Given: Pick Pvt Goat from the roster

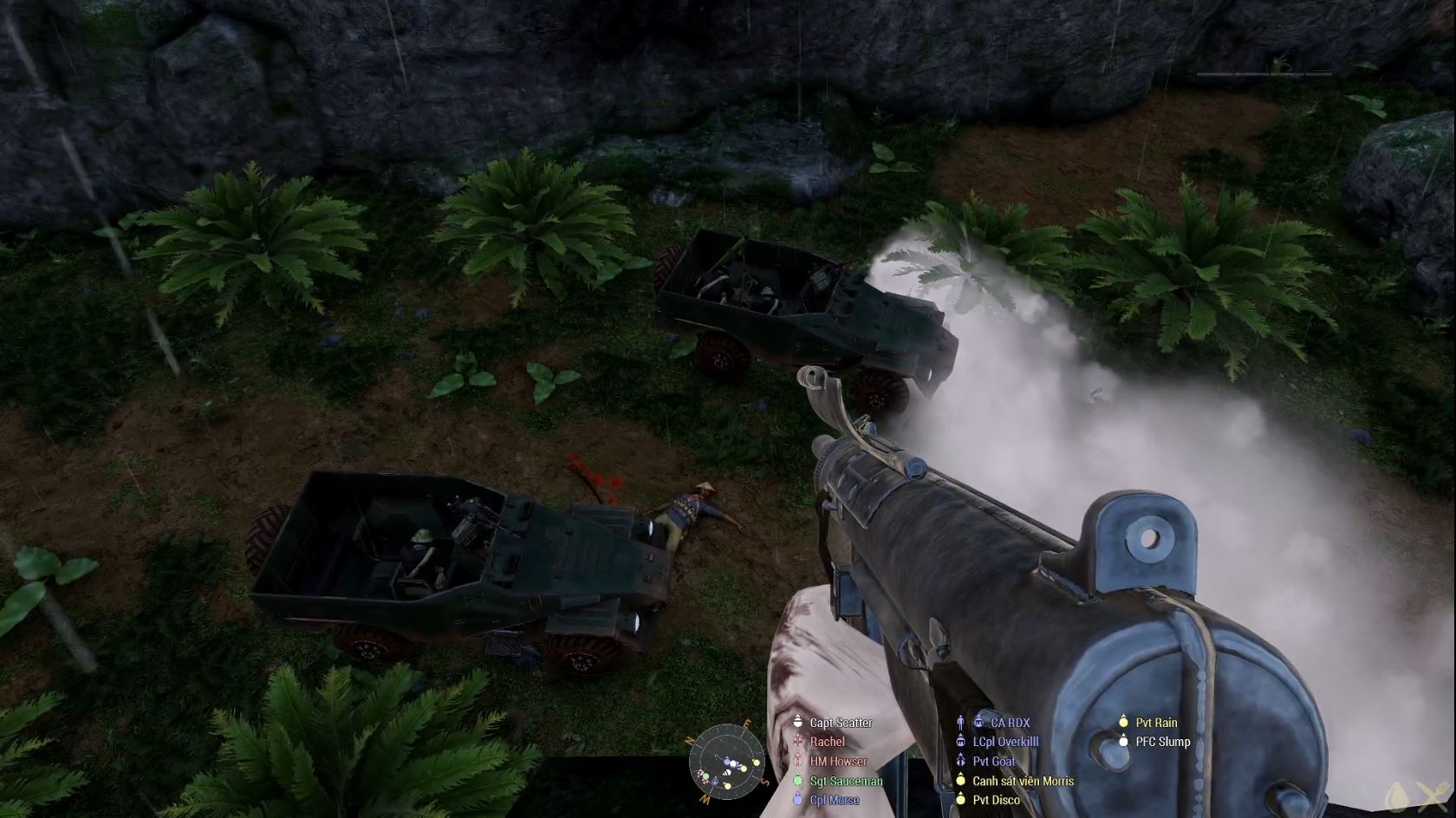Looking at the screenshot, I should point(994,762).
